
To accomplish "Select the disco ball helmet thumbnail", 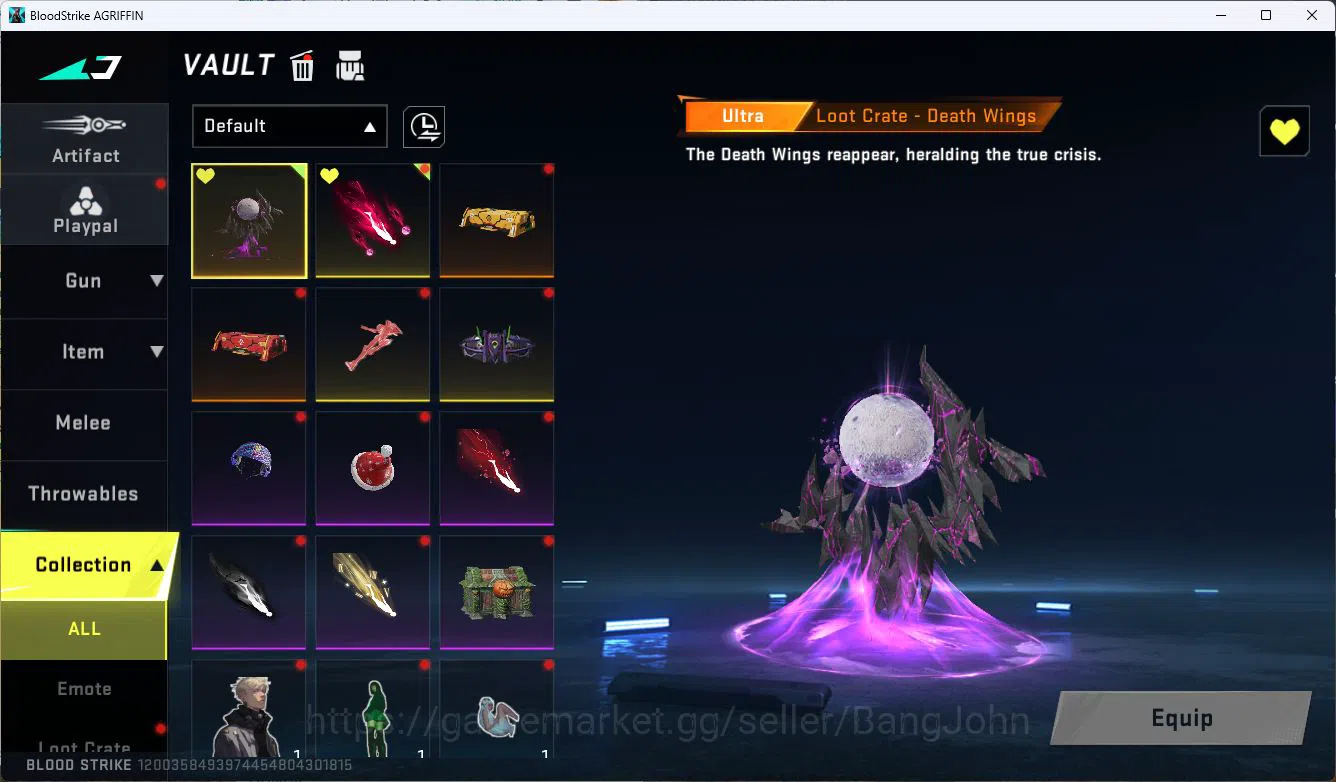I will pos(249,468).
